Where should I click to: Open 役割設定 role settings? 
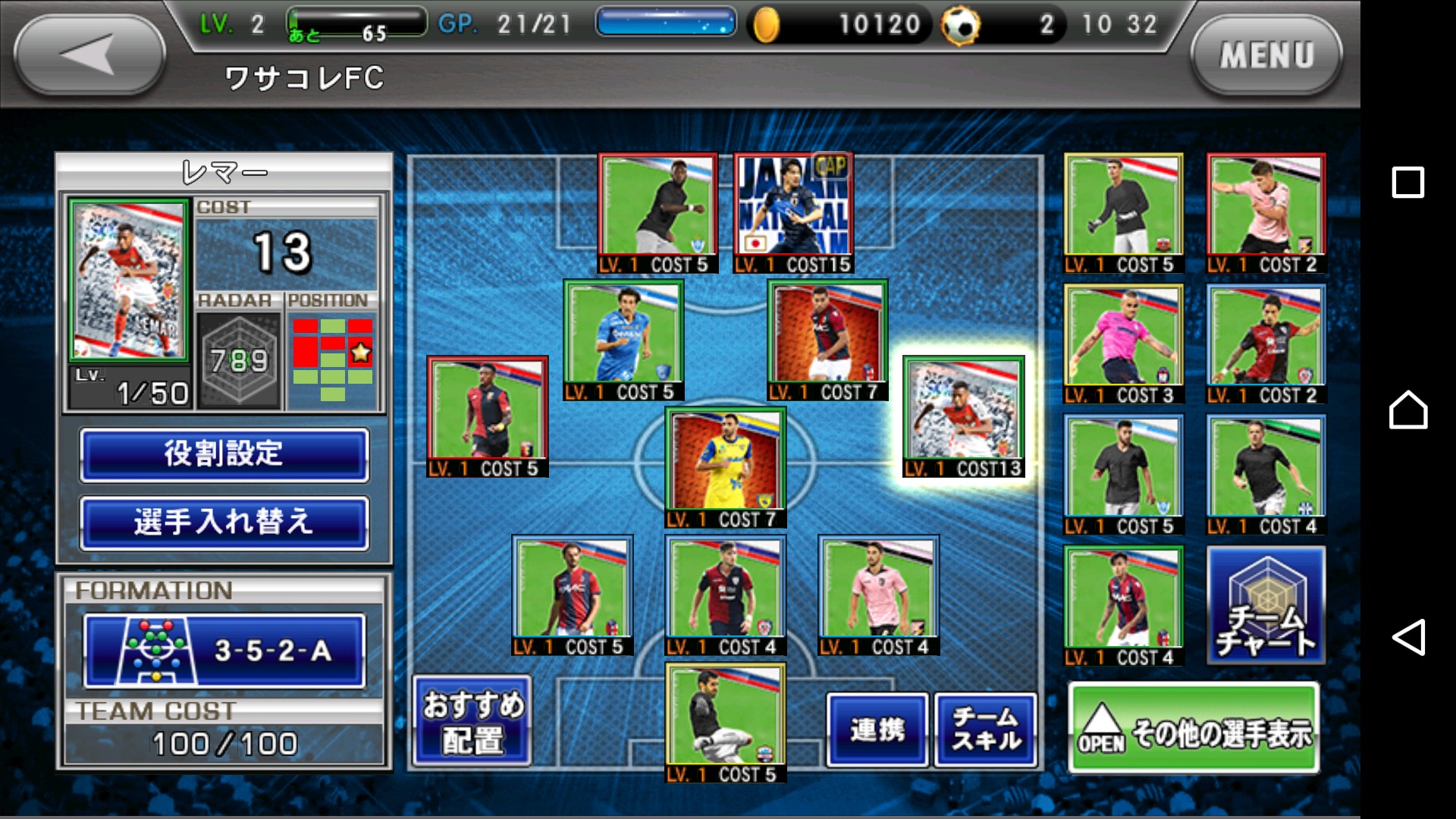(224, 454)
